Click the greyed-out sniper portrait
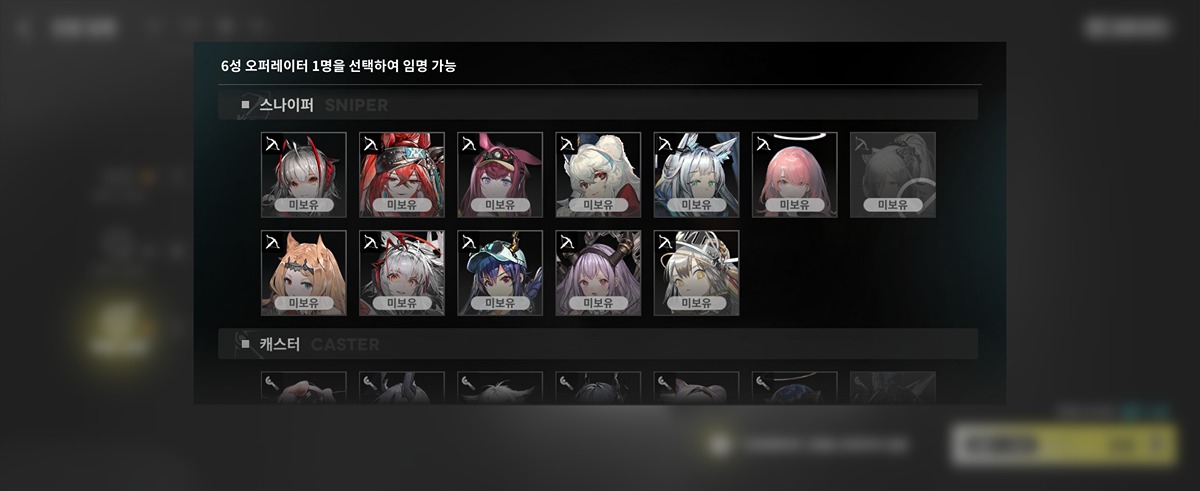The height and width of the screenshot is (491, 1200). (x=892, y=174)
